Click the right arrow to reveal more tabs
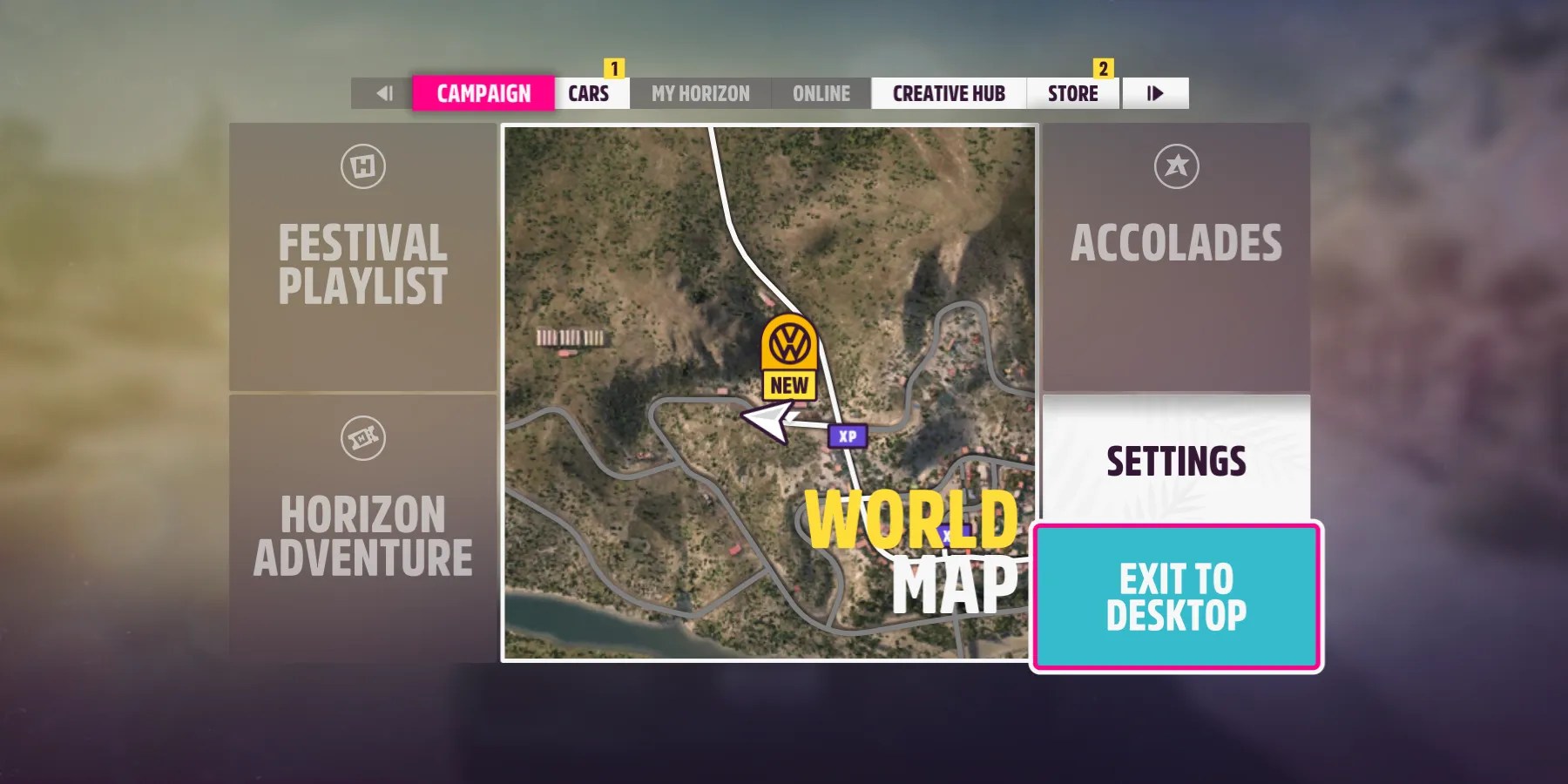 [x=1155, y=93]
